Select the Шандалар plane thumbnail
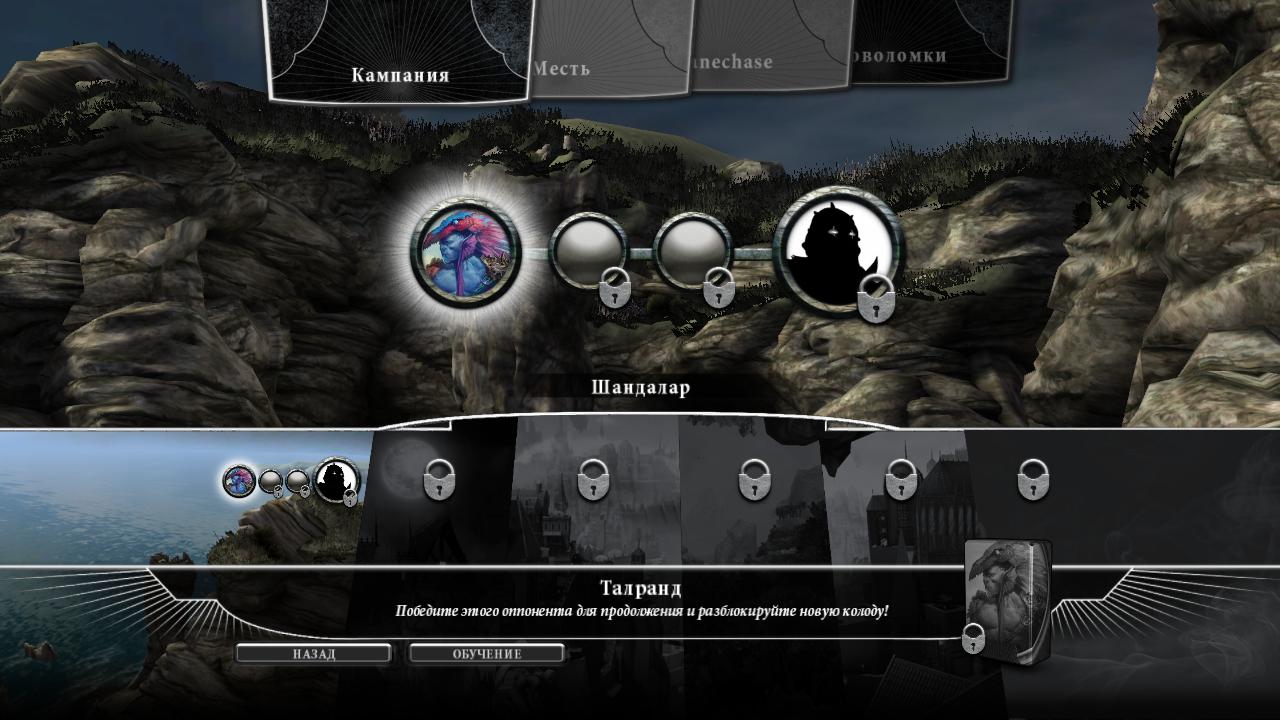The height and width of the screenshot is (720, 1280). (x=290, y=482)
